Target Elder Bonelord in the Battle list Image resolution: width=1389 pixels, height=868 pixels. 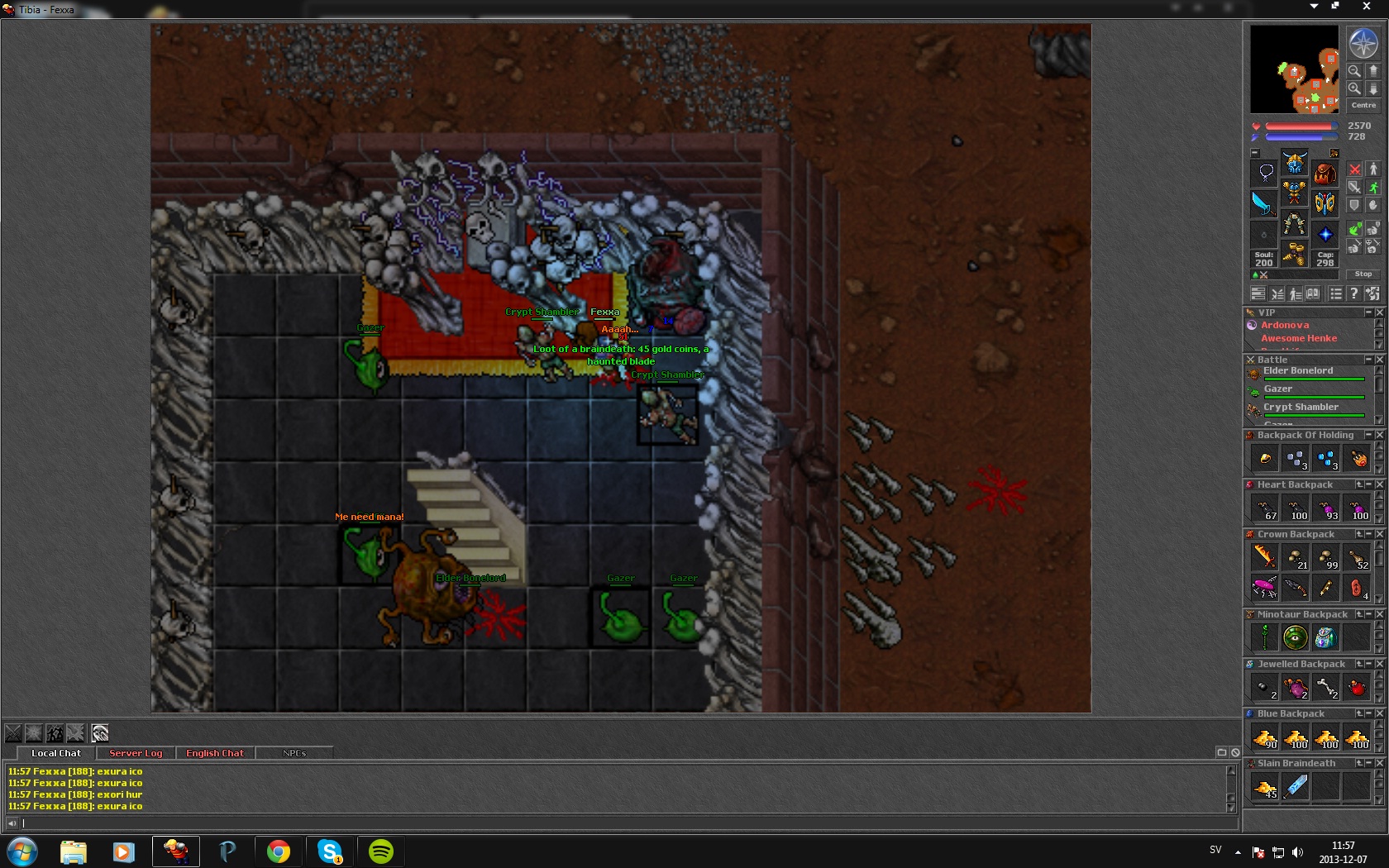(1298, 371)
